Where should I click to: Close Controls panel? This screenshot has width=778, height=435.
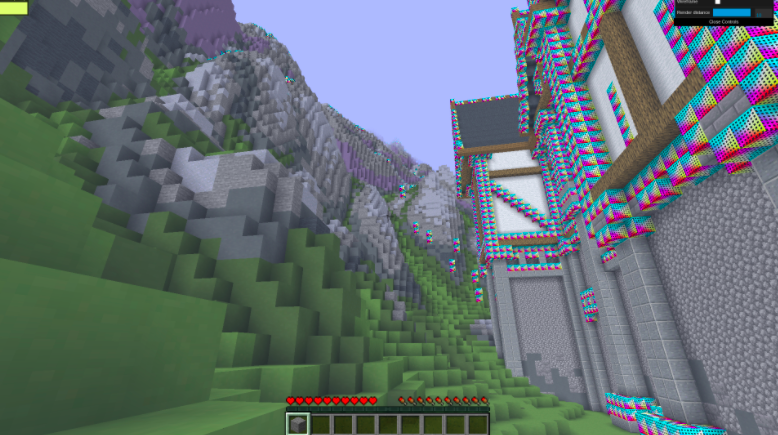click(x=723, y=21)
